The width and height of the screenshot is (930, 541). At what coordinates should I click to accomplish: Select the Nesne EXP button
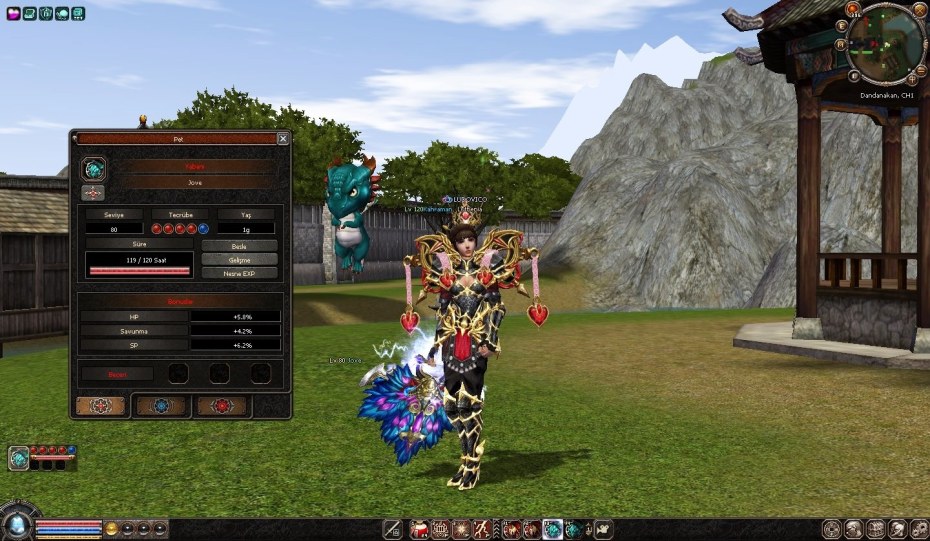[239, 272]
